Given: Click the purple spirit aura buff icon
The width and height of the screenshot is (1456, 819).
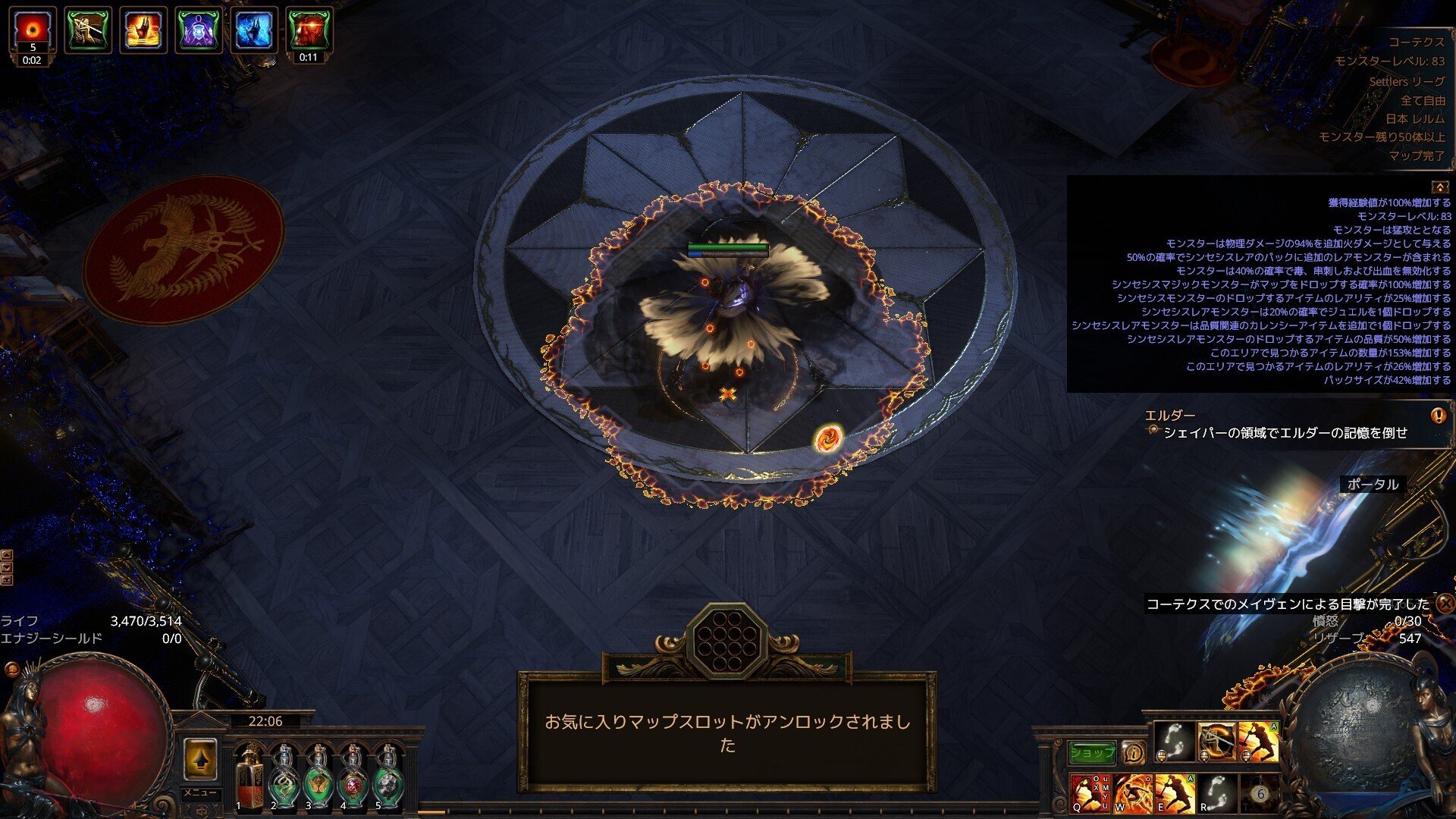Looking at the screenshot, I should pyautogui.click(x=197, y=30).
